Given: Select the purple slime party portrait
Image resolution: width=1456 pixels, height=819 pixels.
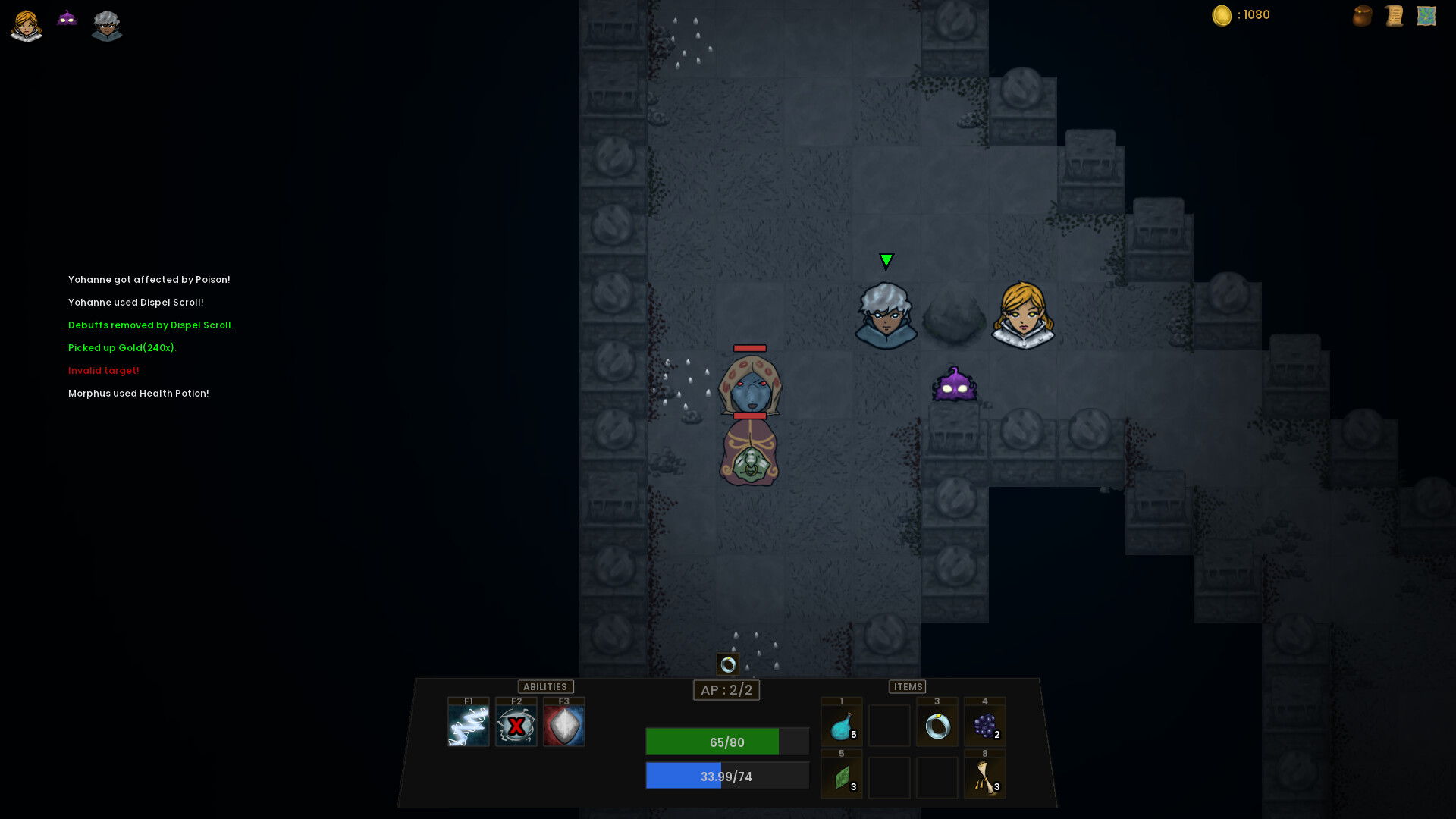Looking at the screenshot, I should [67, 18].
